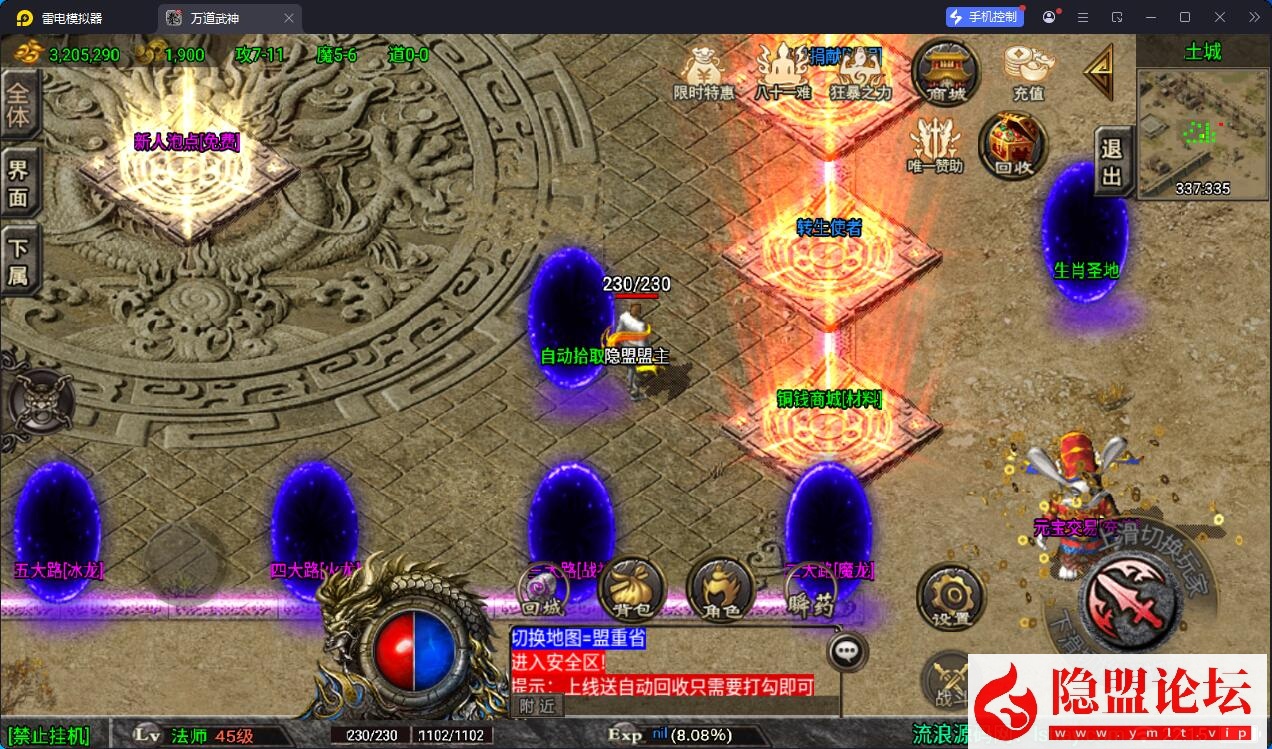Click the 手机控制 button in the title bar
The width and height of the screenshot is (1272, 749).
pos(985,17)
